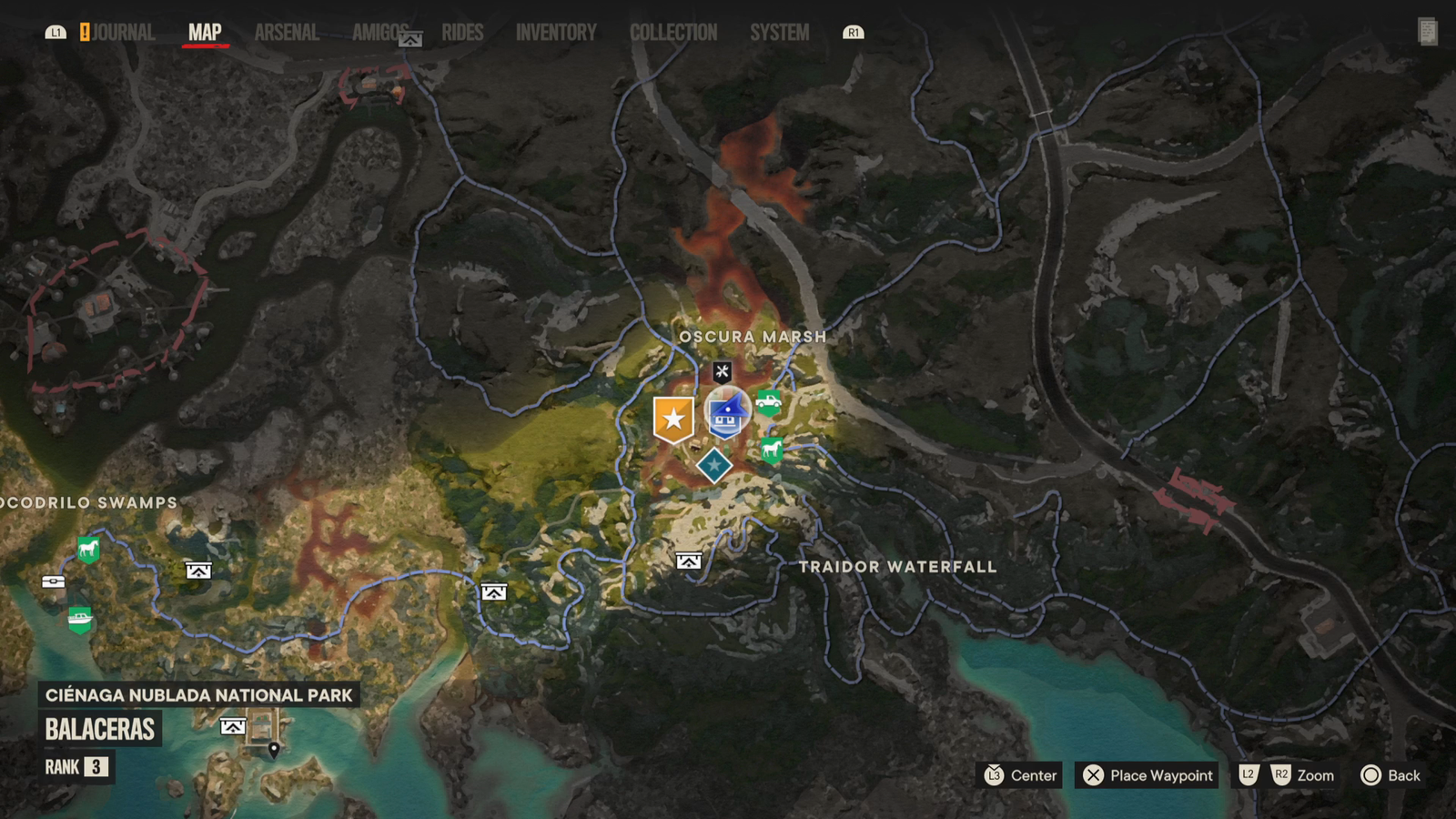Screen dimensions: 1456x819
Task: Open the System tab
Action: (779, 33)
